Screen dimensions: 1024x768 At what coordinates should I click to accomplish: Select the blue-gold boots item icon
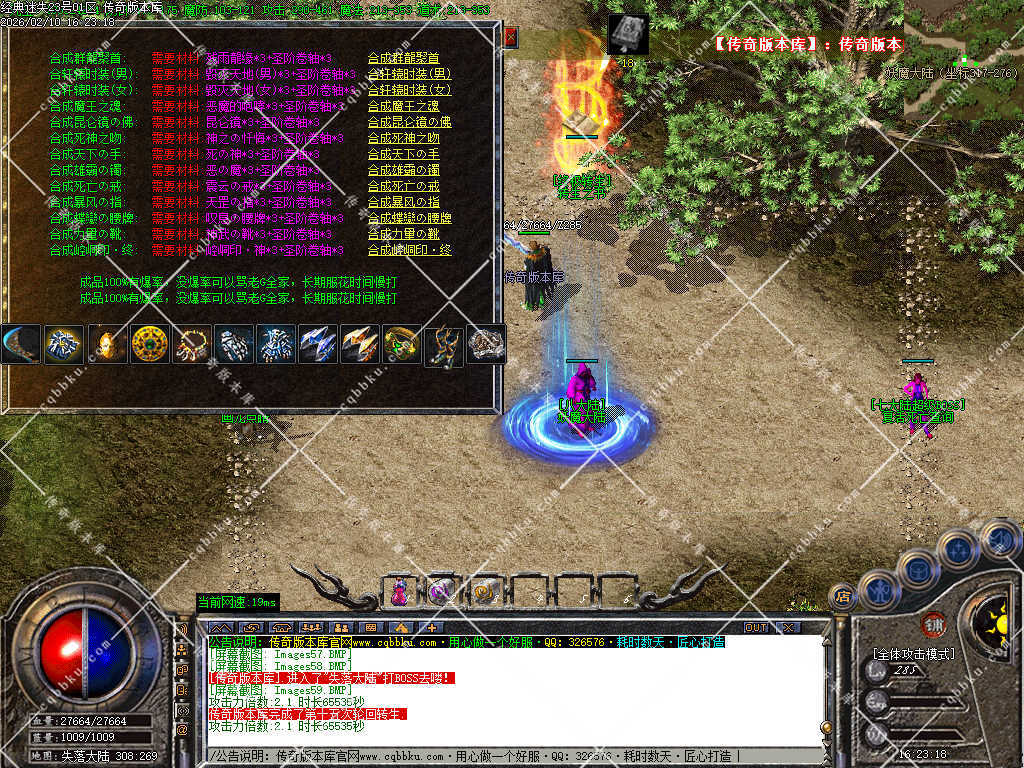pos(444,344)
